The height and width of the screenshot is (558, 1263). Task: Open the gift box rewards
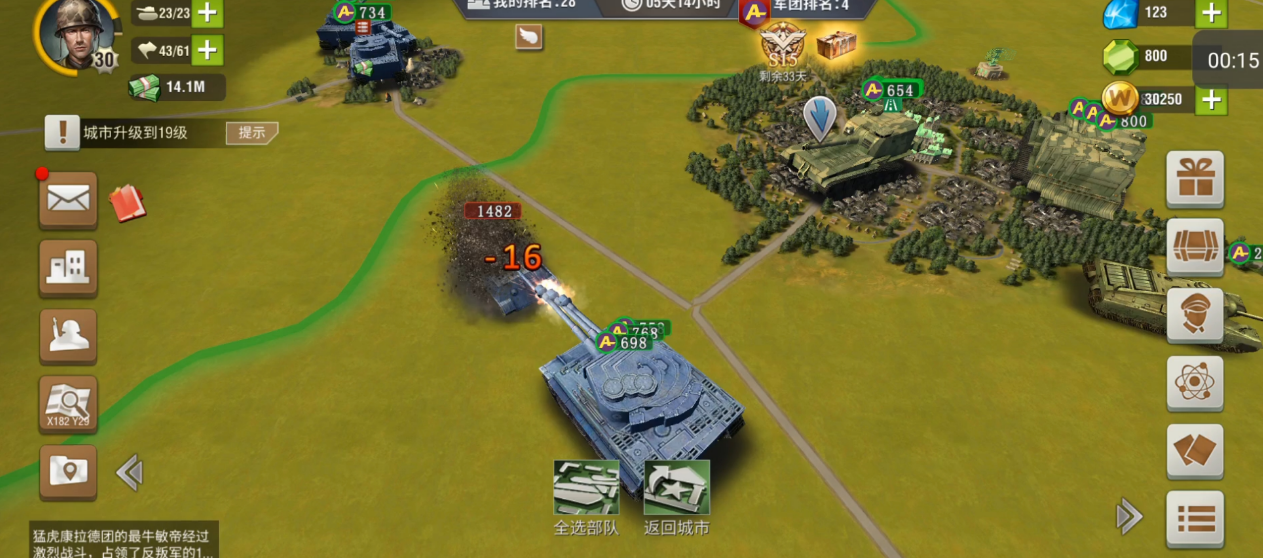[x=1195, y=180]
